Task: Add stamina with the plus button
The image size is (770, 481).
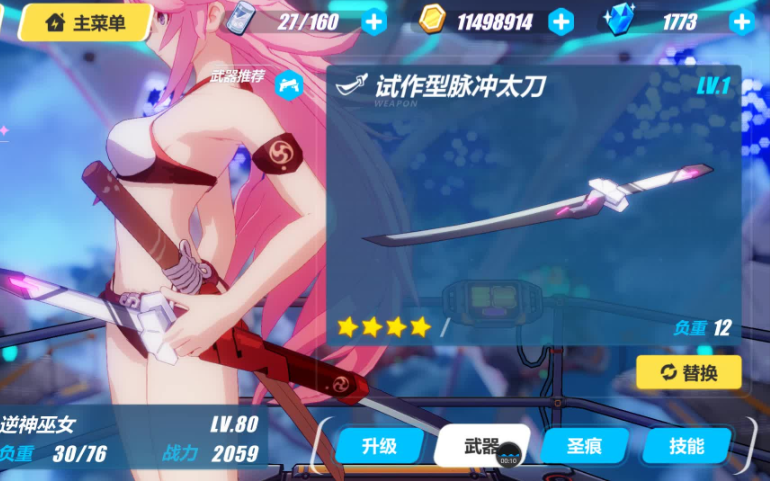Action: [374, 21]
